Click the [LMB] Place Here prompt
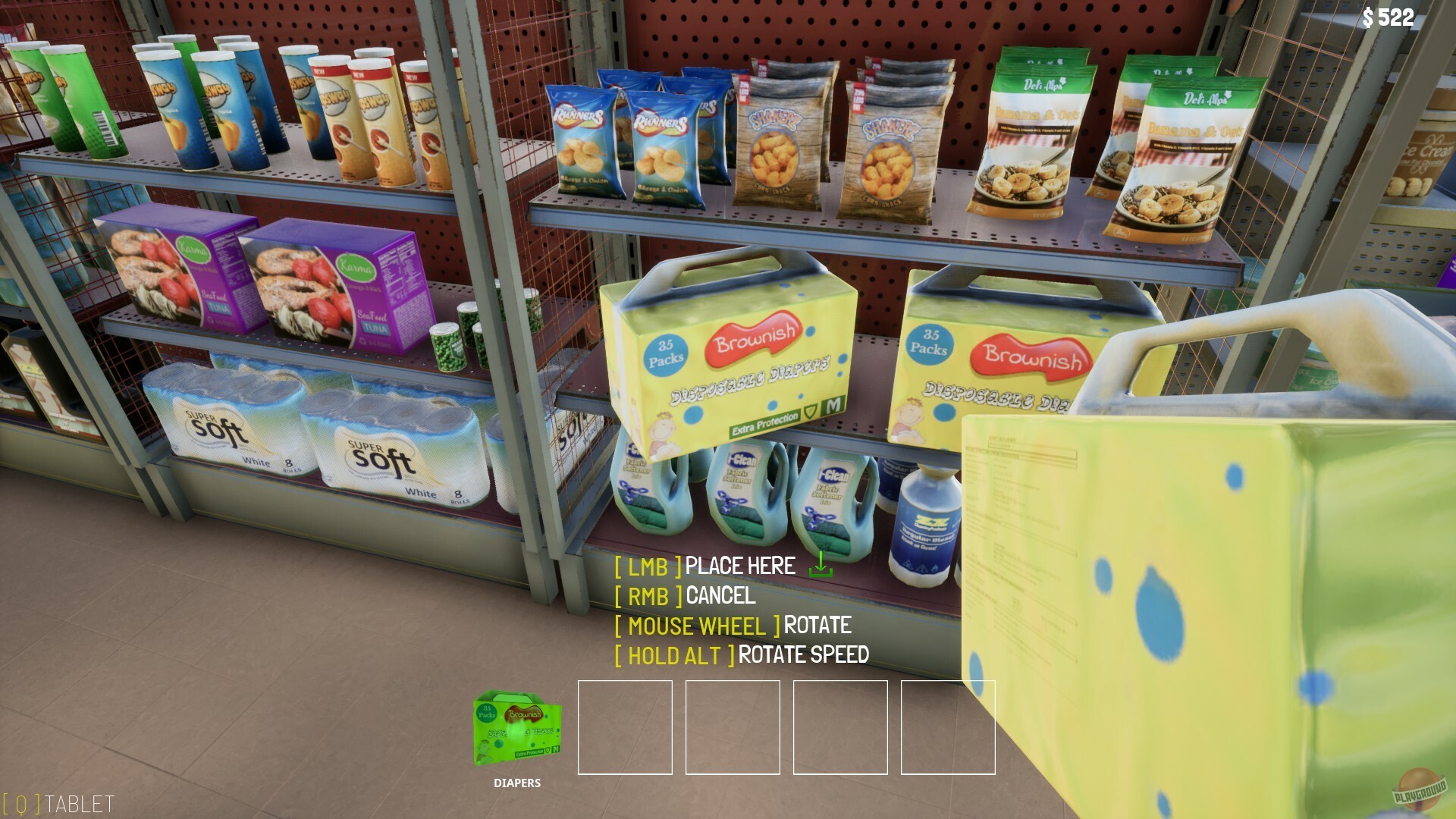 click(705, 566)
